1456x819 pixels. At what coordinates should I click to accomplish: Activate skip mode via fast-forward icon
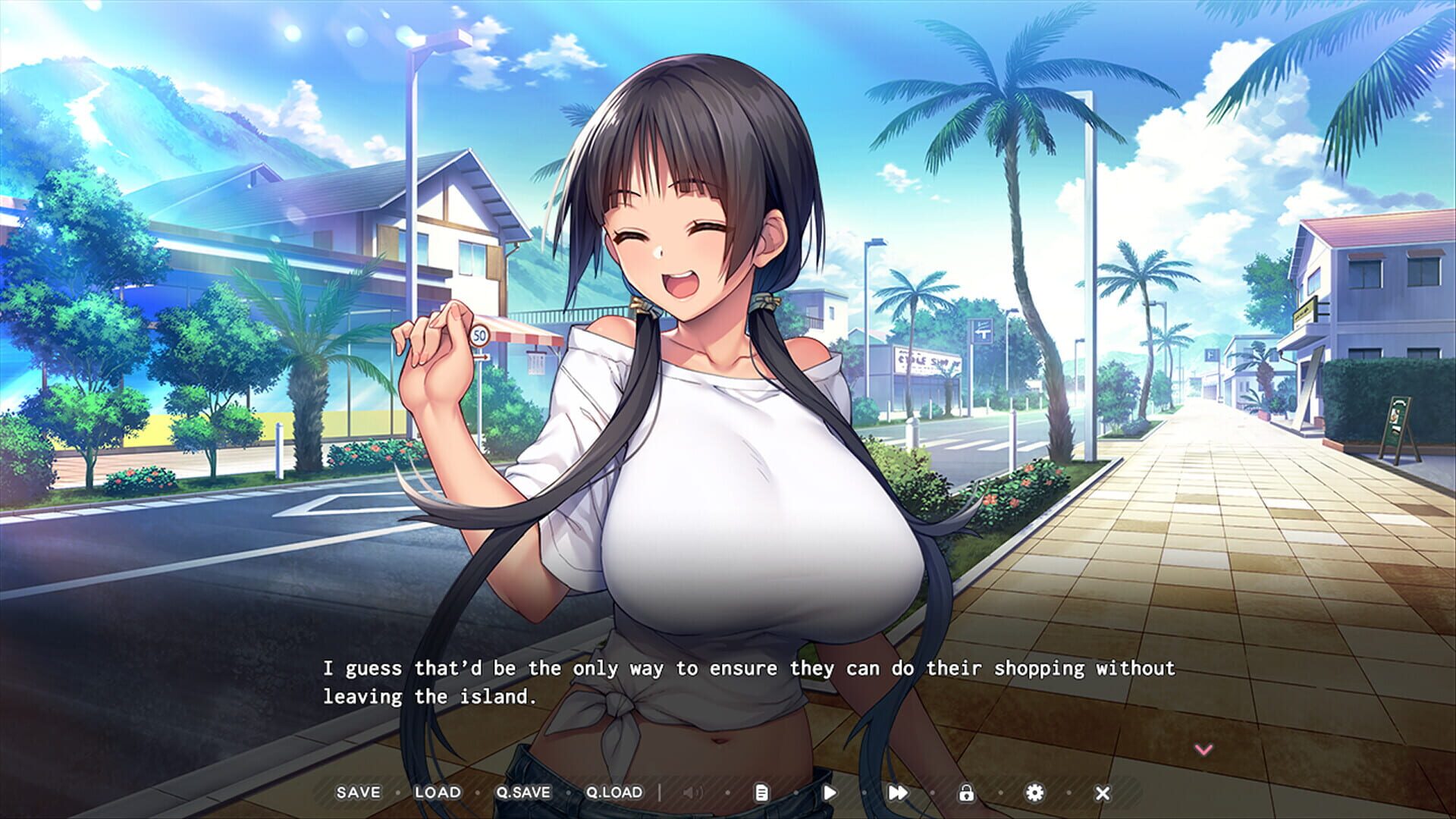(x=898, y=792)
